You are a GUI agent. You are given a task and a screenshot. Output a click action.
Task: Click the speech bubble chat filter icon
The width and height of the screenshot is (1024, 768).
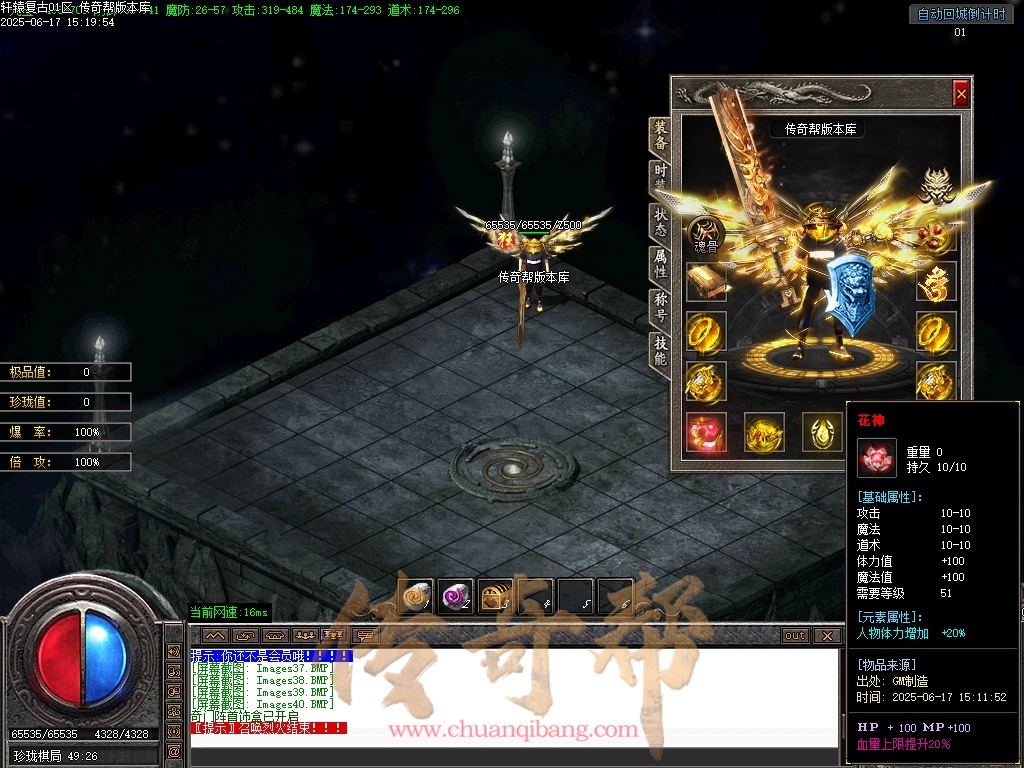click(366, 636)
